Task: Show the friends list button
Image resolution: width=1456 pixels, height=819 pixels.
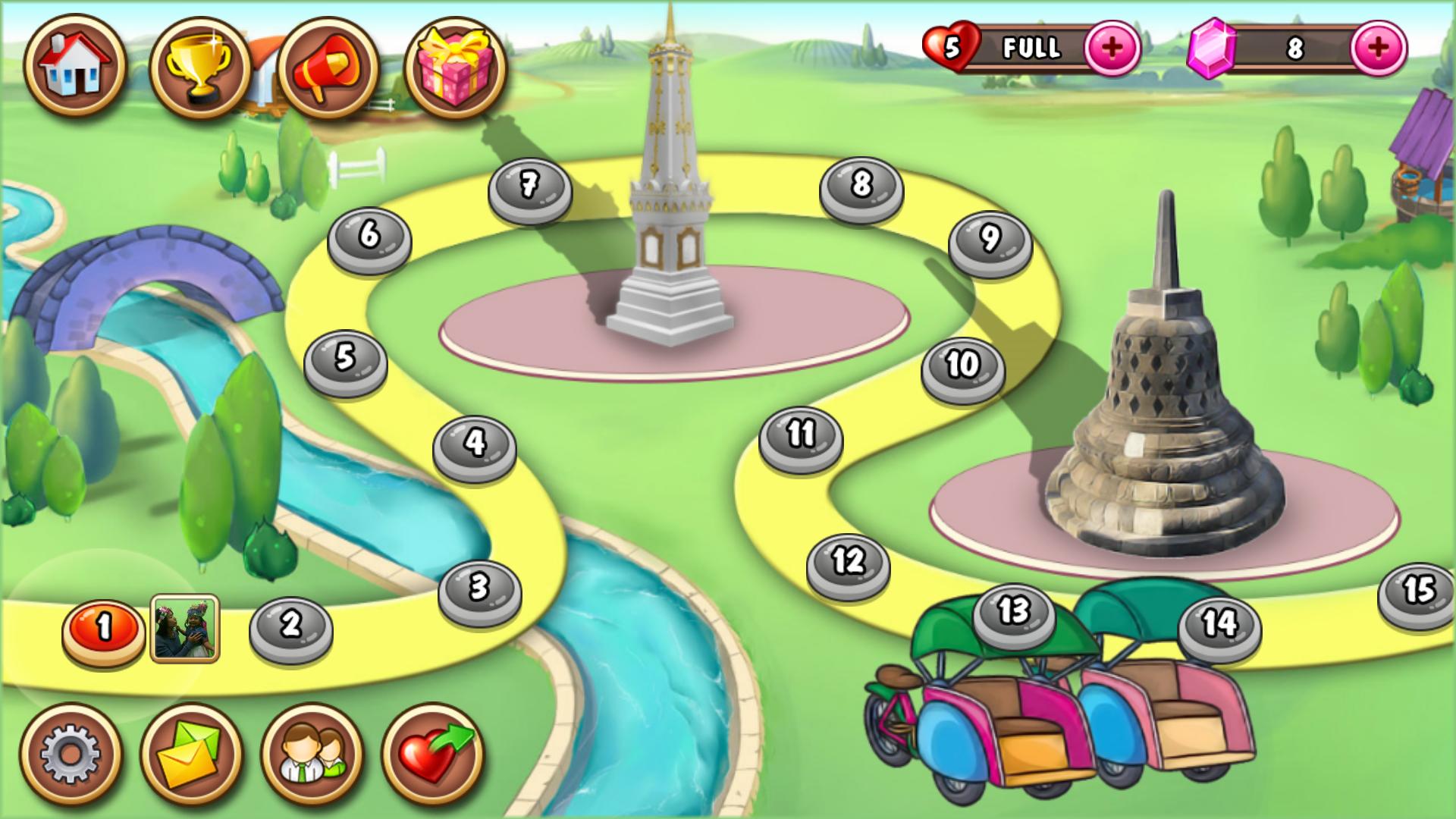Action: tap(312, 754)
